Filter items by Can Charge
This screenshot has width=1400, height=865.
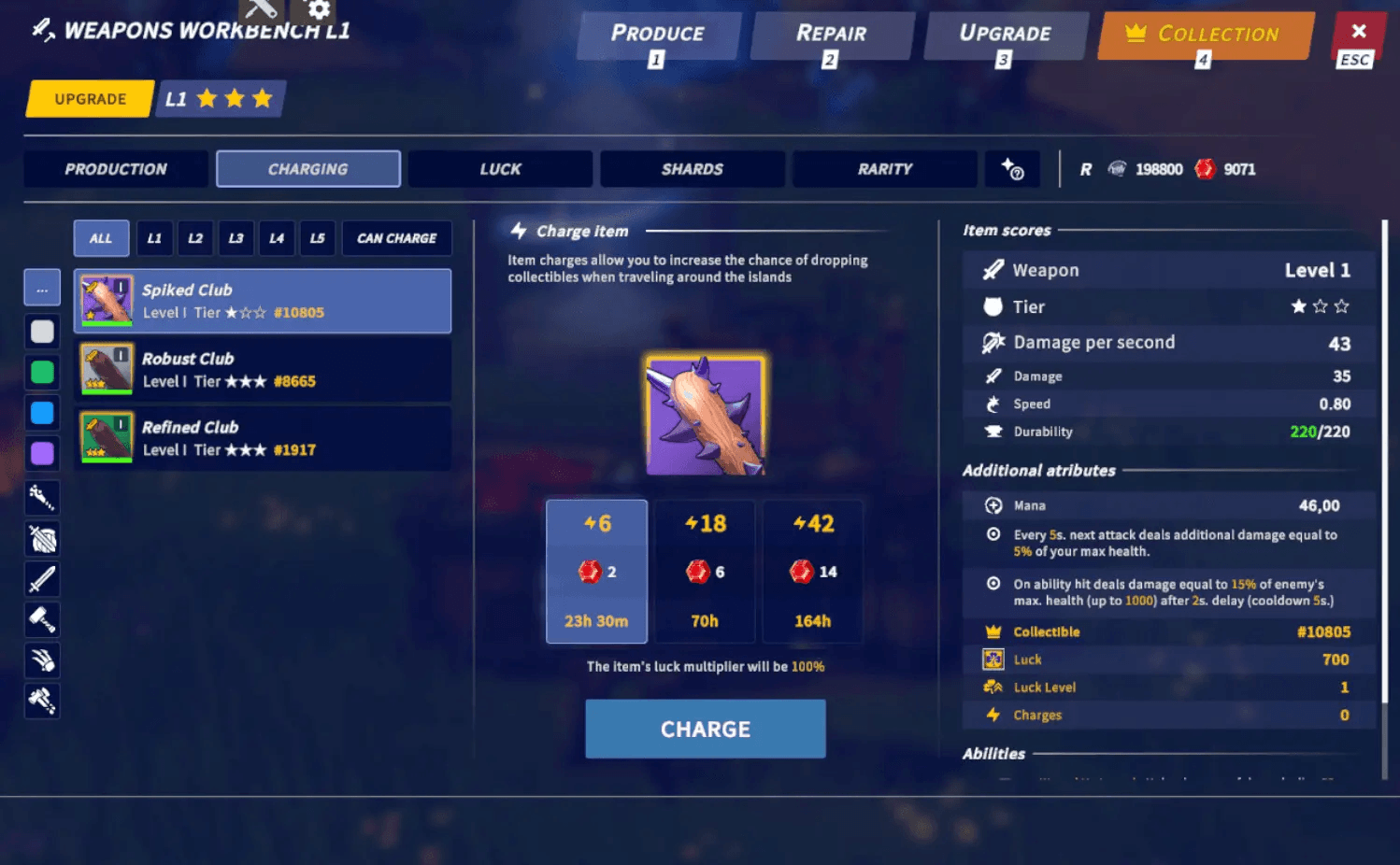click(x=396, y=238)
